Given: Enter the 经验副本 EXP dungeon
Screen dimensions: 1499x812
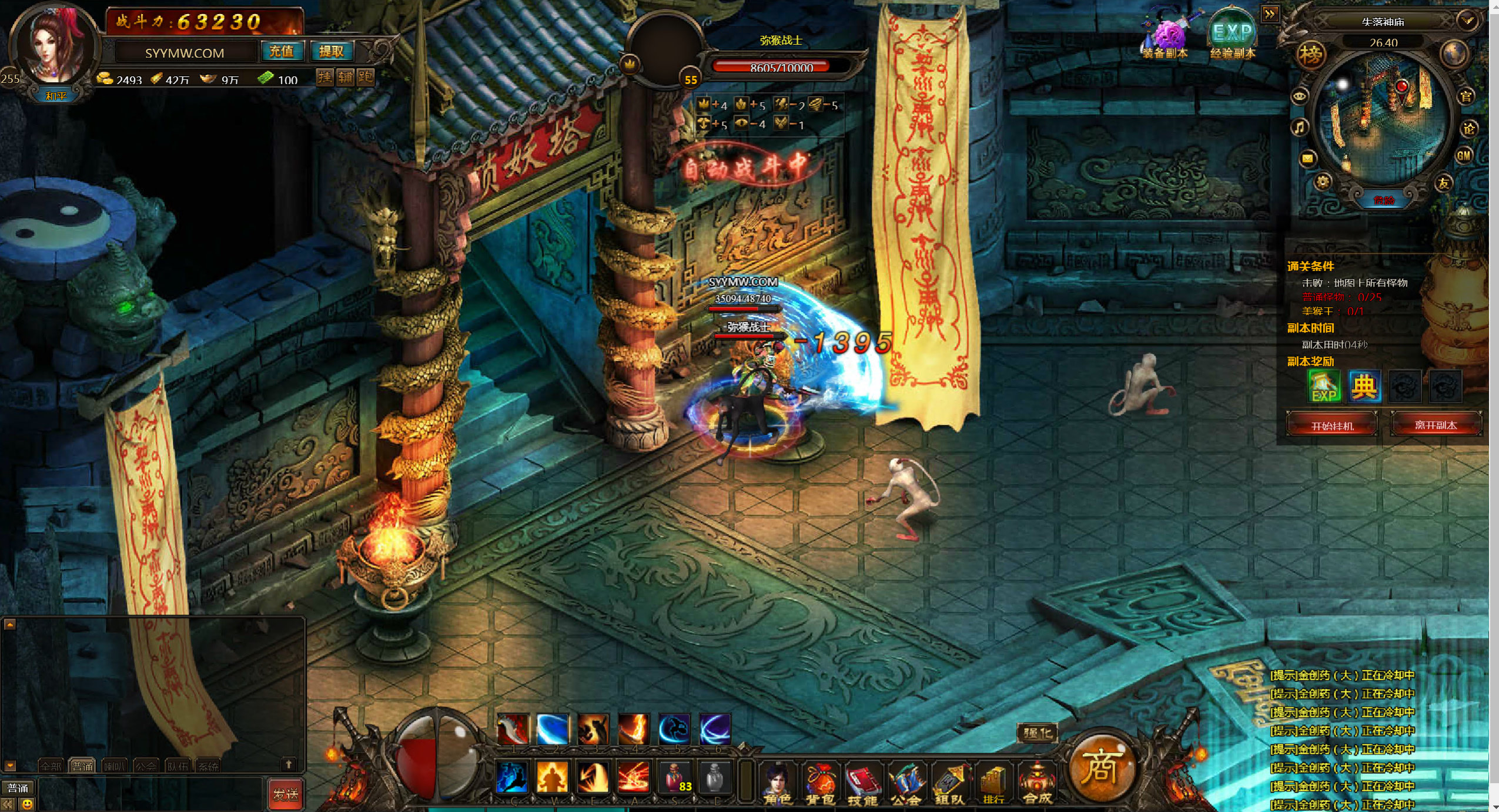Looking at the screenshot, I should [1233, 36].
